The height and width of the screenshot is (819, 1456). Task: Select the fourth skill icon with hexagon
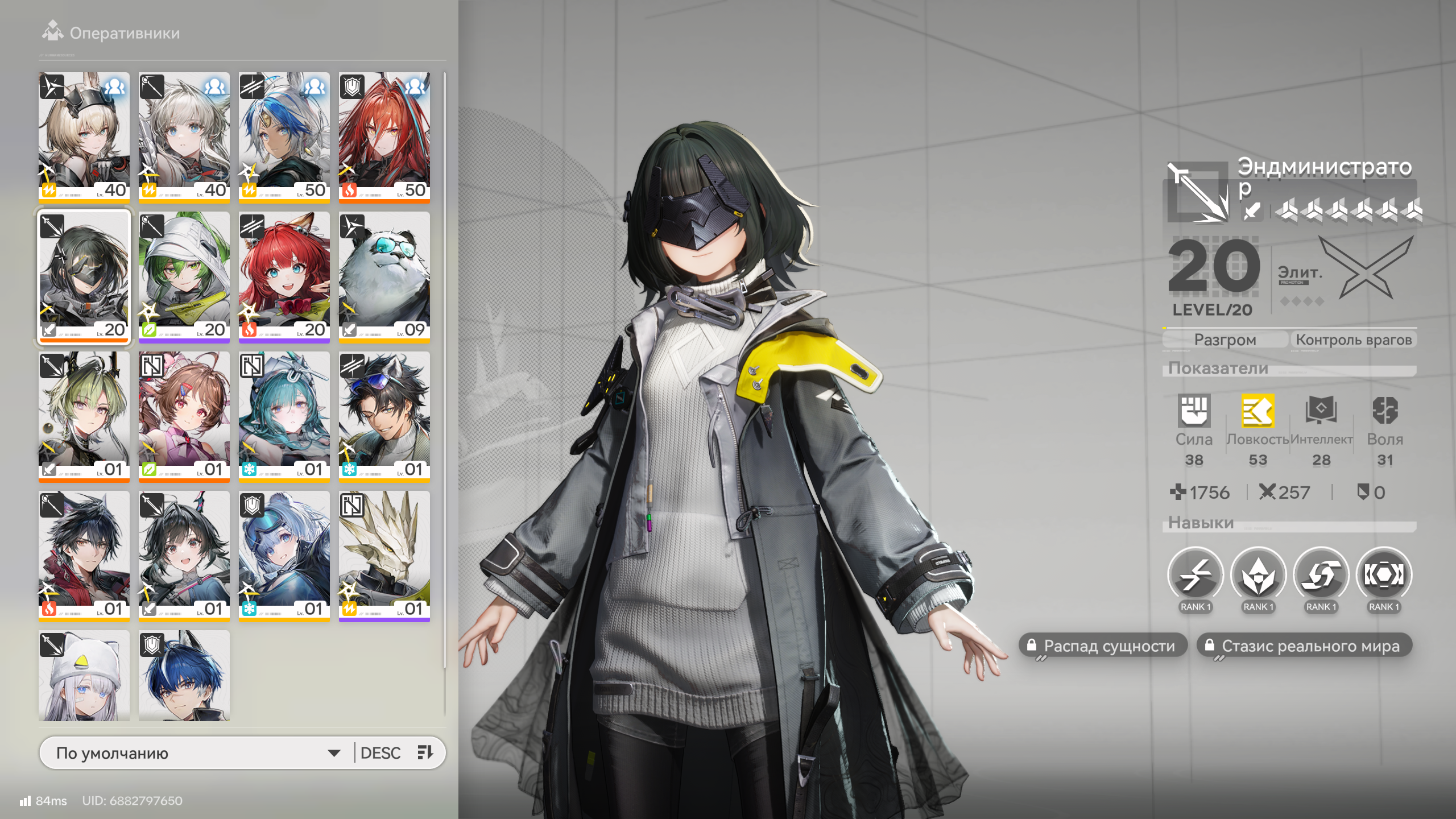1384,576
